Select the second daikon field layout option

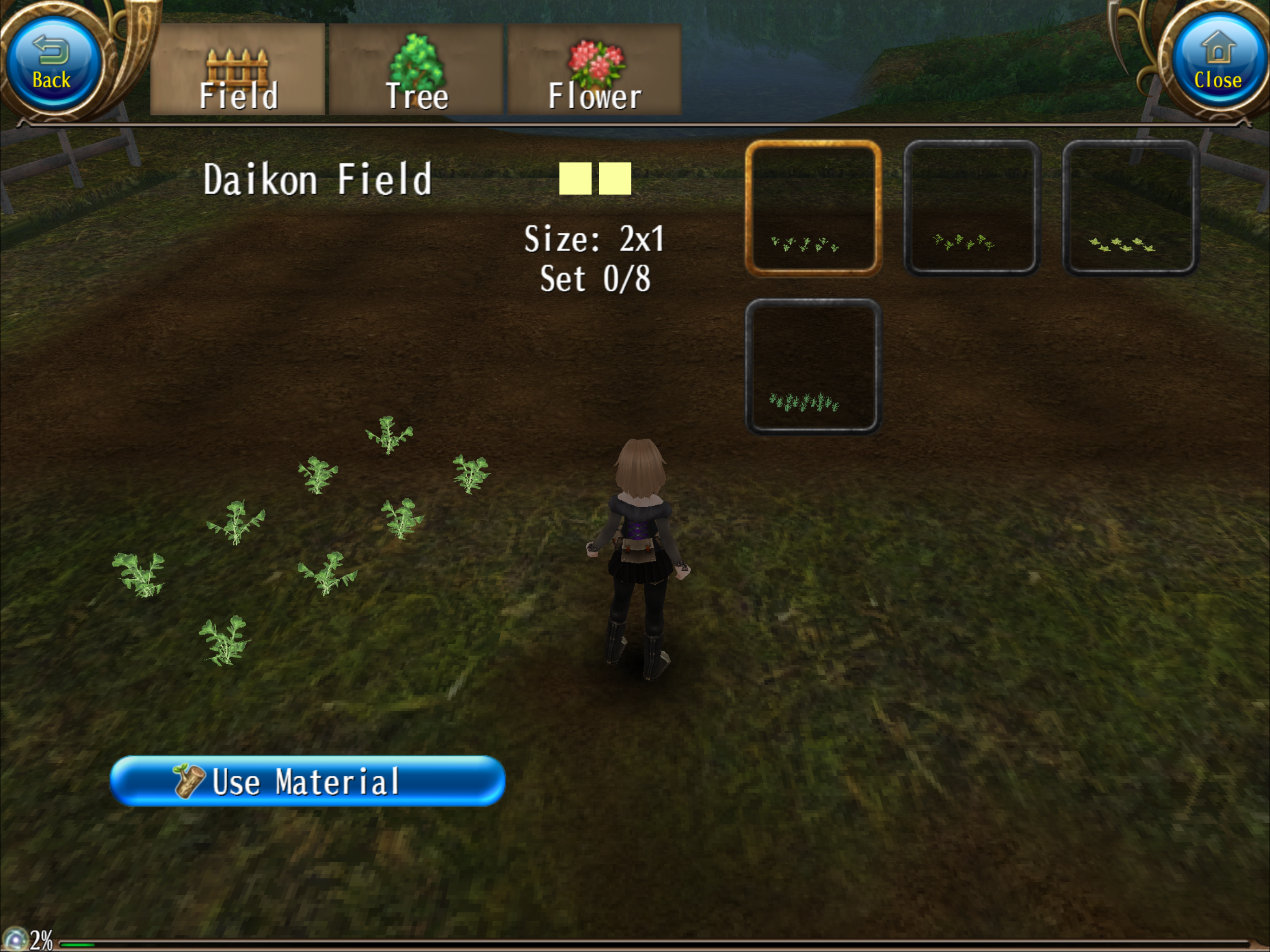tap(972, 208)
